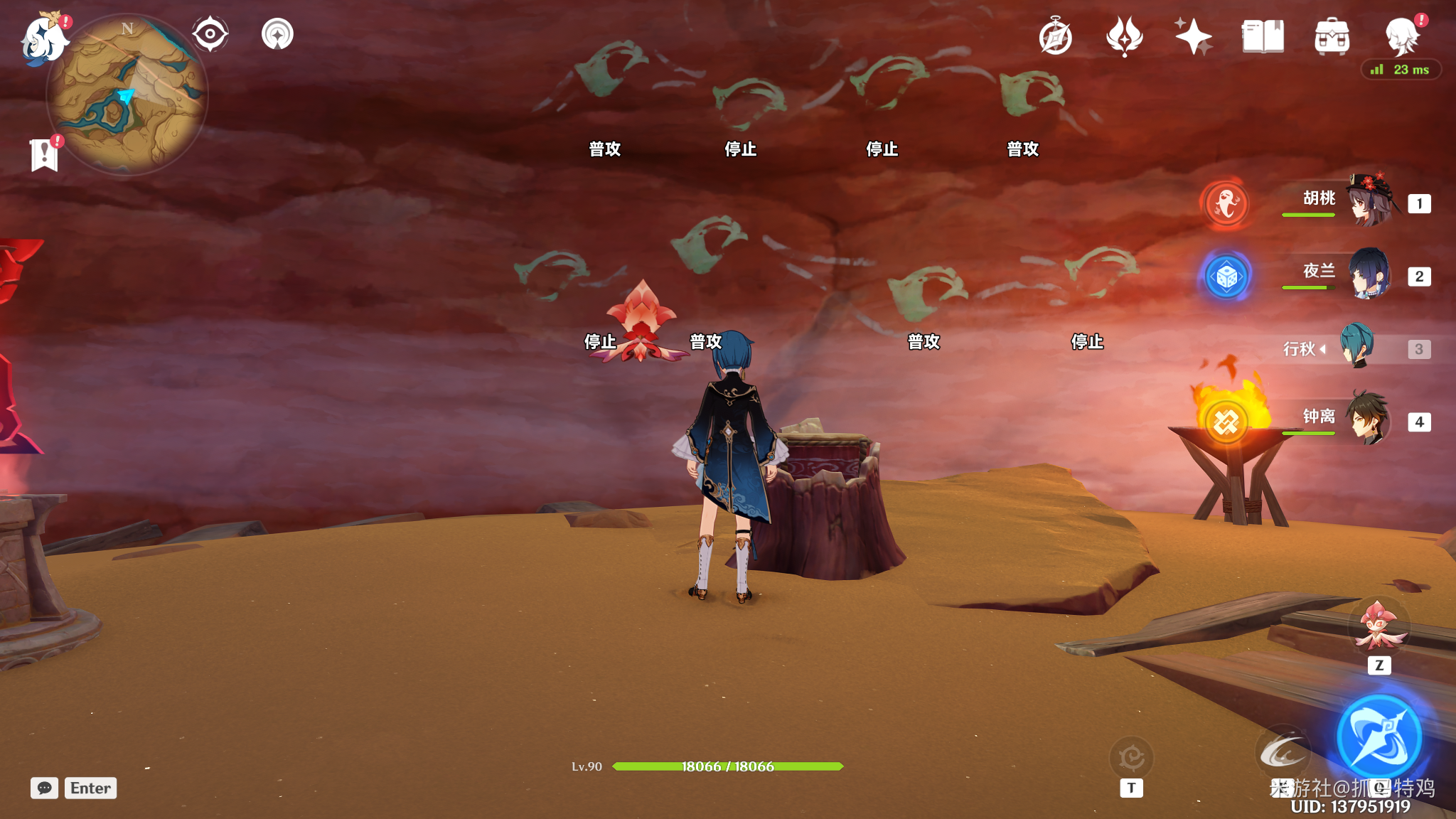1456x819 pixels.
Task: Open the battle pass flame icon
Action: (1124, 37)
